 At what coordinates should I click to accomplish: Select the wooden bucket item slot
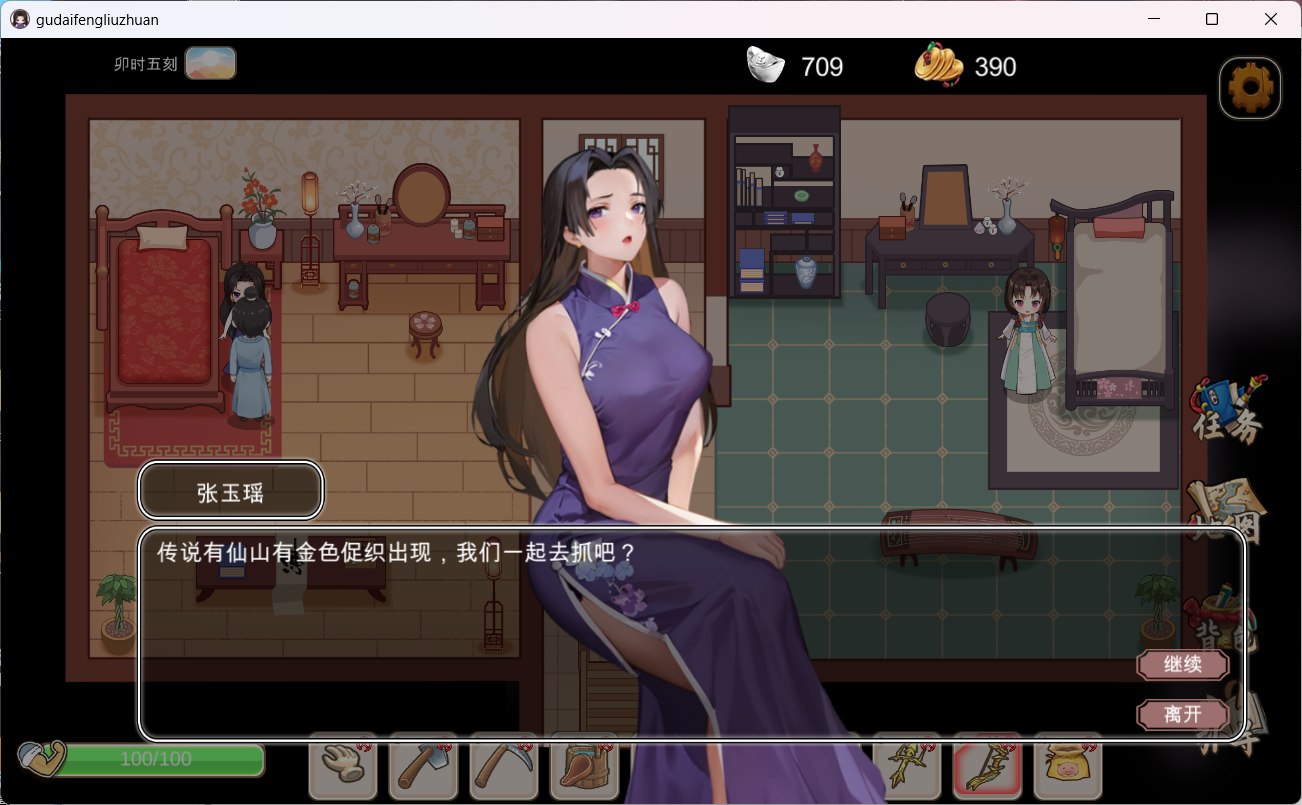[x=583, y=768]
